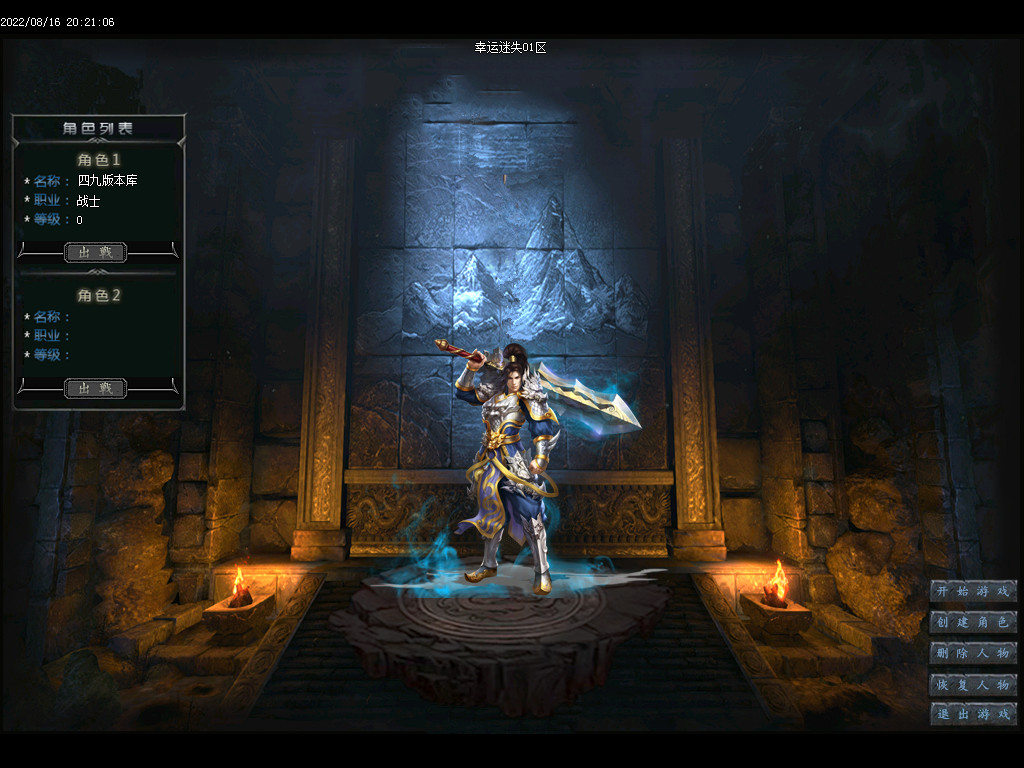Select 恢复人物 to restore a character
Image resolution: width=1024 pixels, height=768 pixels.
tap(973, 684)
